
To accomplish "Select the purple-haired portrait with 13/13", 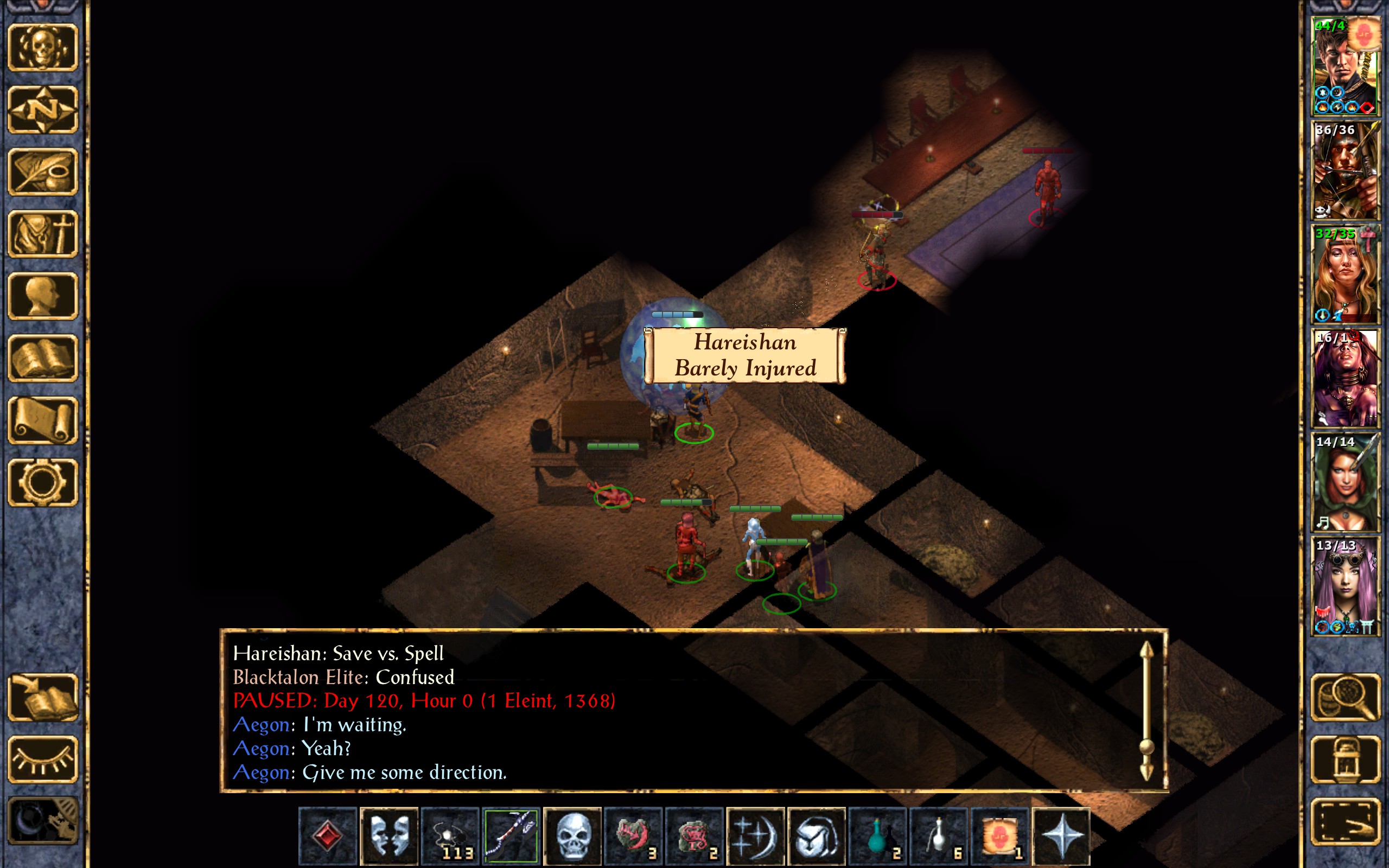I will coord(1345,586).
